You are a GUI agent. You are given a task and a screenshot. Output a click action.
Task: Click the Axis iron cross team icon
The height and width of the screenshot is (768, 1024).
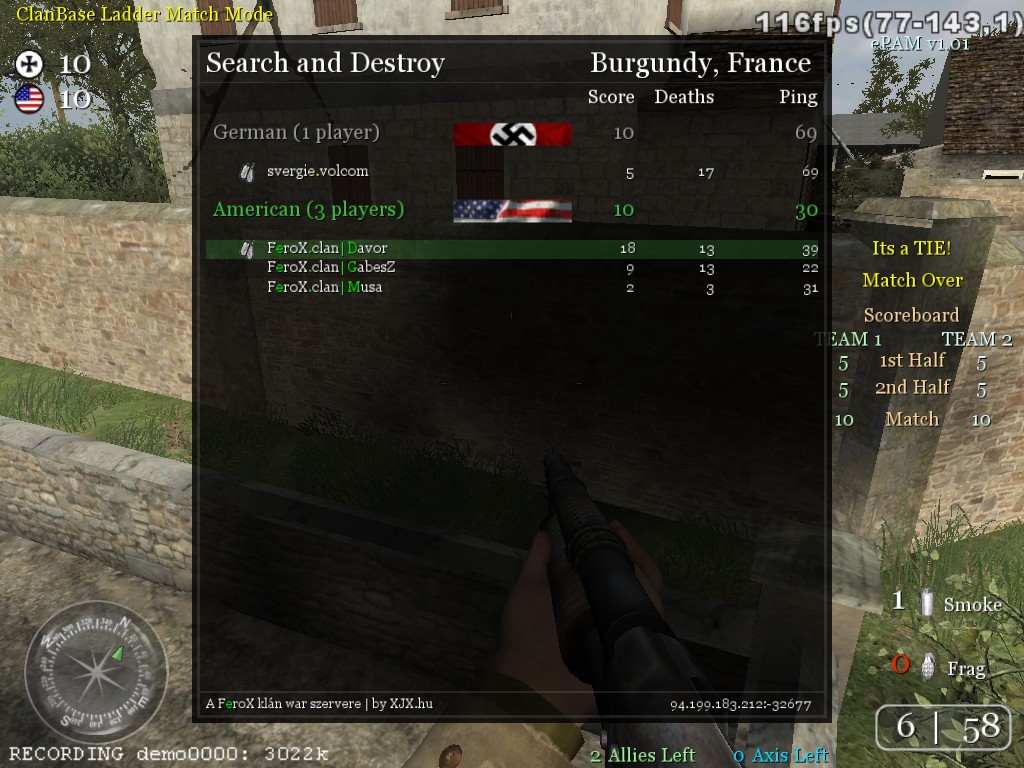click(30, 65)
